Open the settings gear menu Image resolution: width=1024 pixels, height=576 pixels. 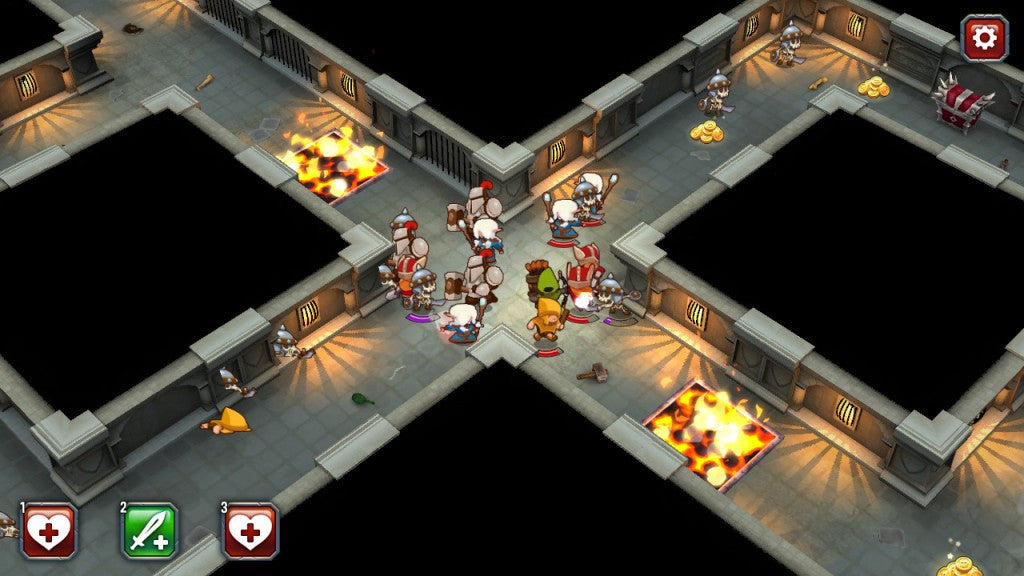coord(984,38)
